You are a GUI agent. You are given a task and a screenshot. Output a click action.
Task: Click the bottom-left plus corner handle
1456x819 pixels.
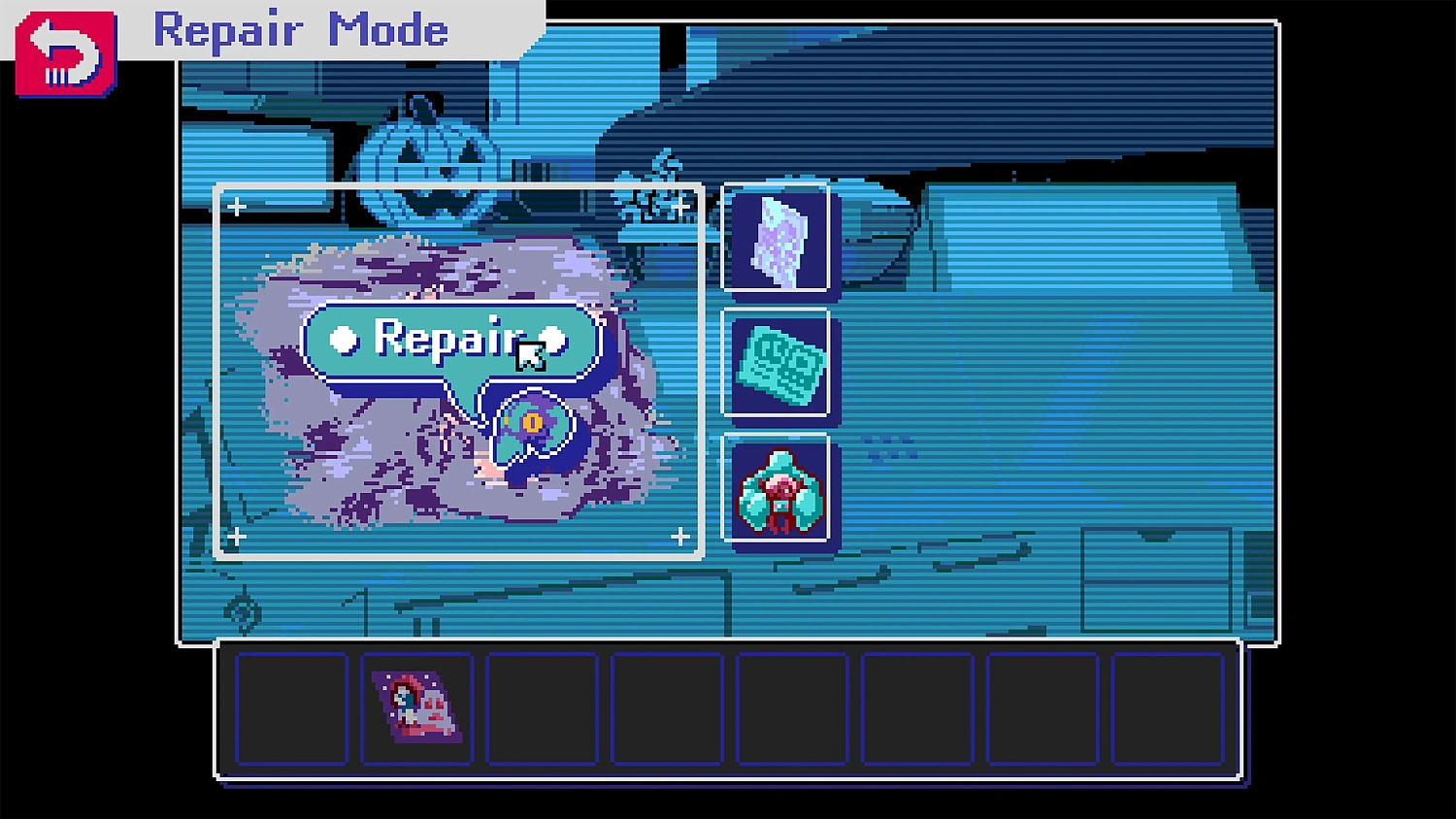tap(236, 535)
